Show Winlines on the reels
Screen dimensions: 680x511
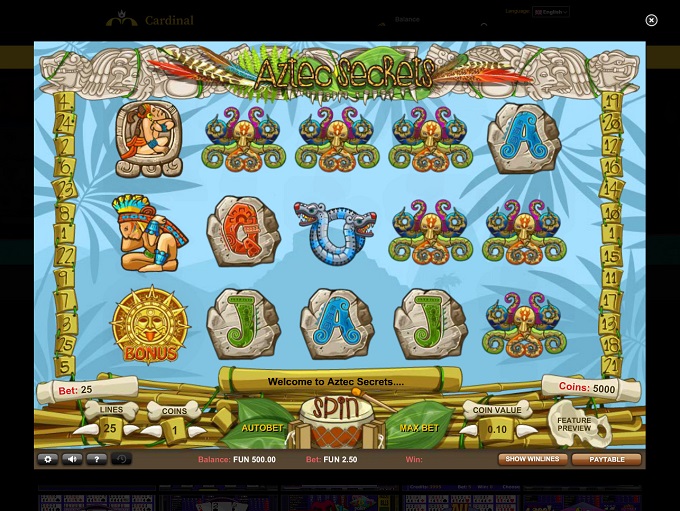531,459
